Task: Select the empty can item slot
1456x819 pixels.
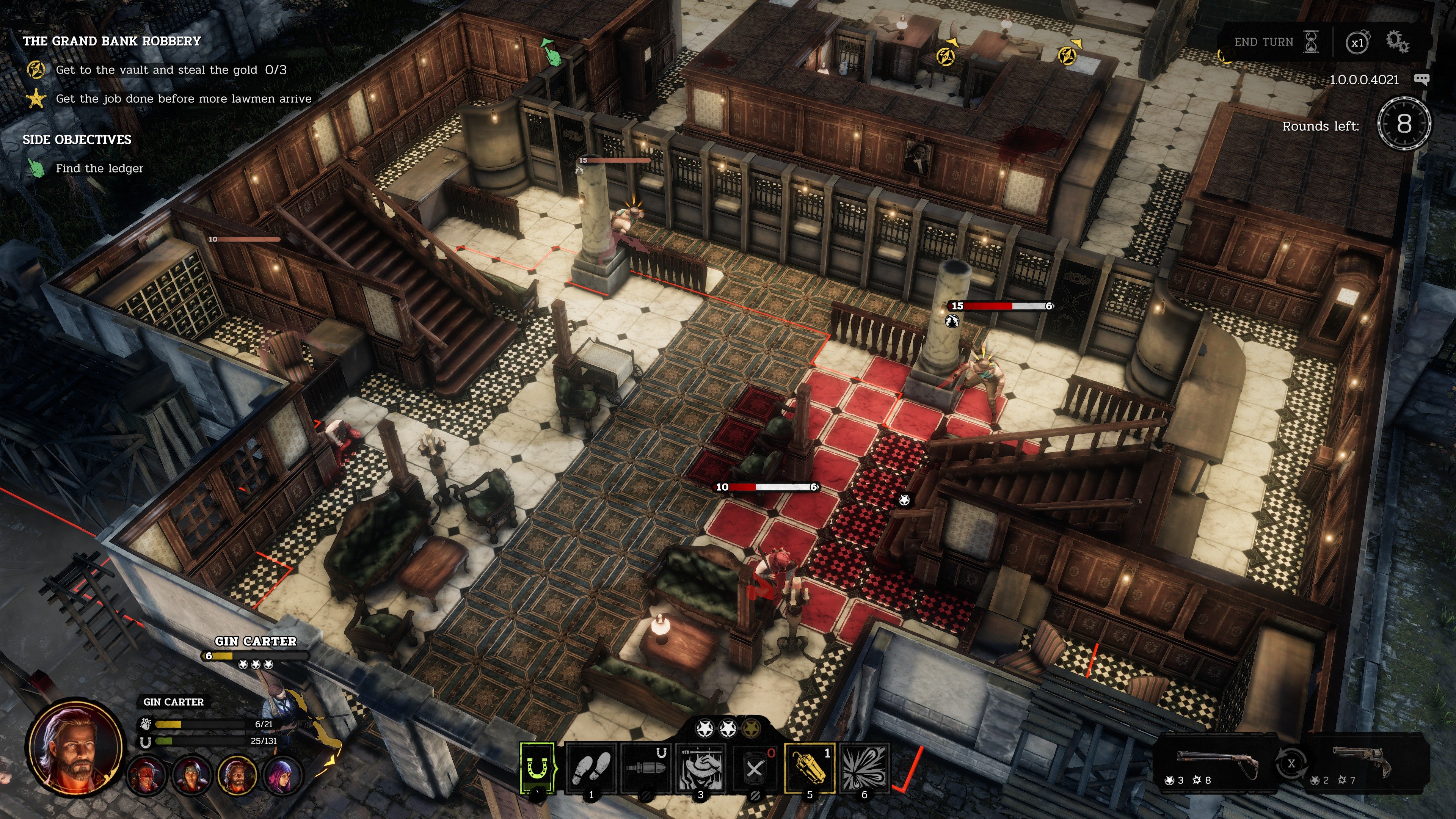Action: click(x=755, y=768)
